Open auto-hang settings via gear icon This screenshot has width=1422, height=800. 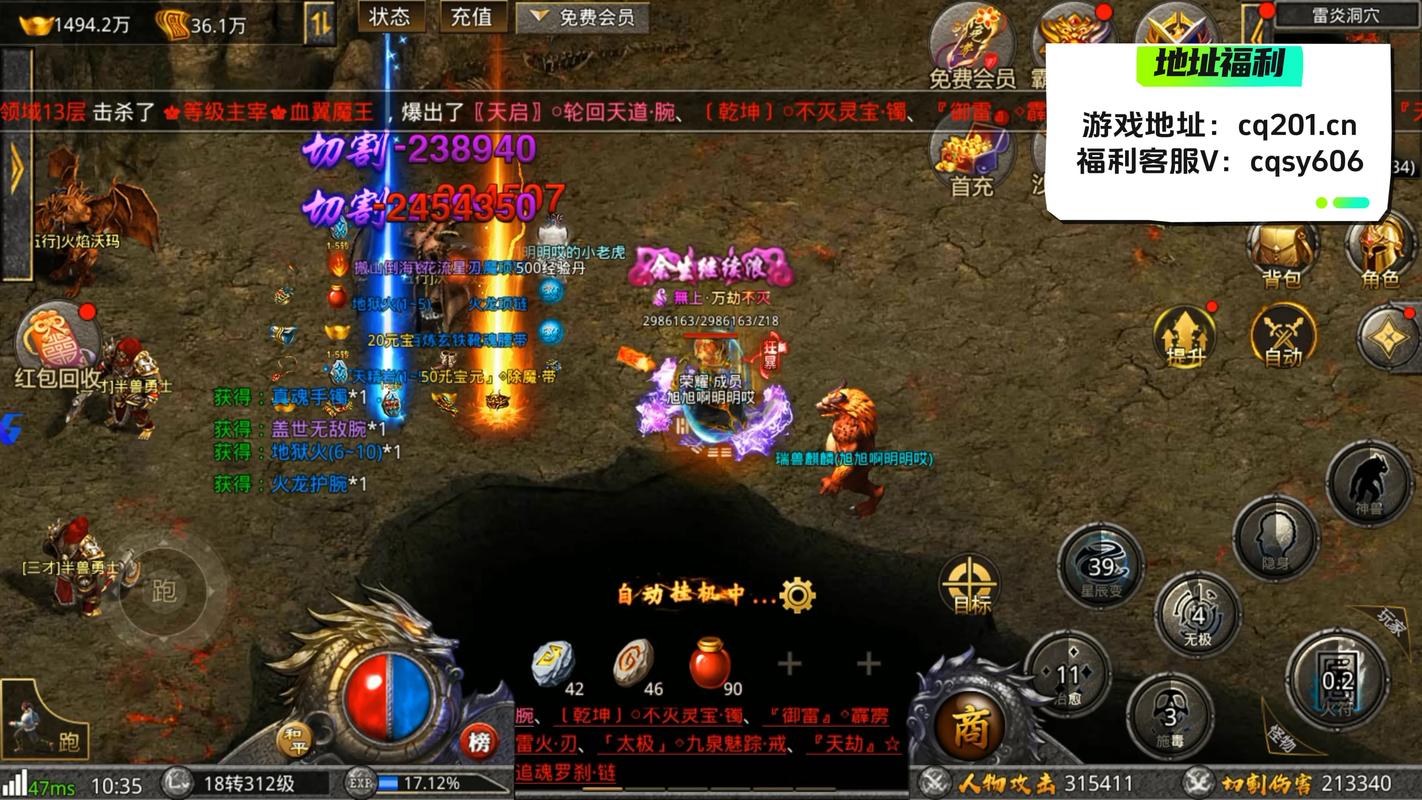coord(795,594)
